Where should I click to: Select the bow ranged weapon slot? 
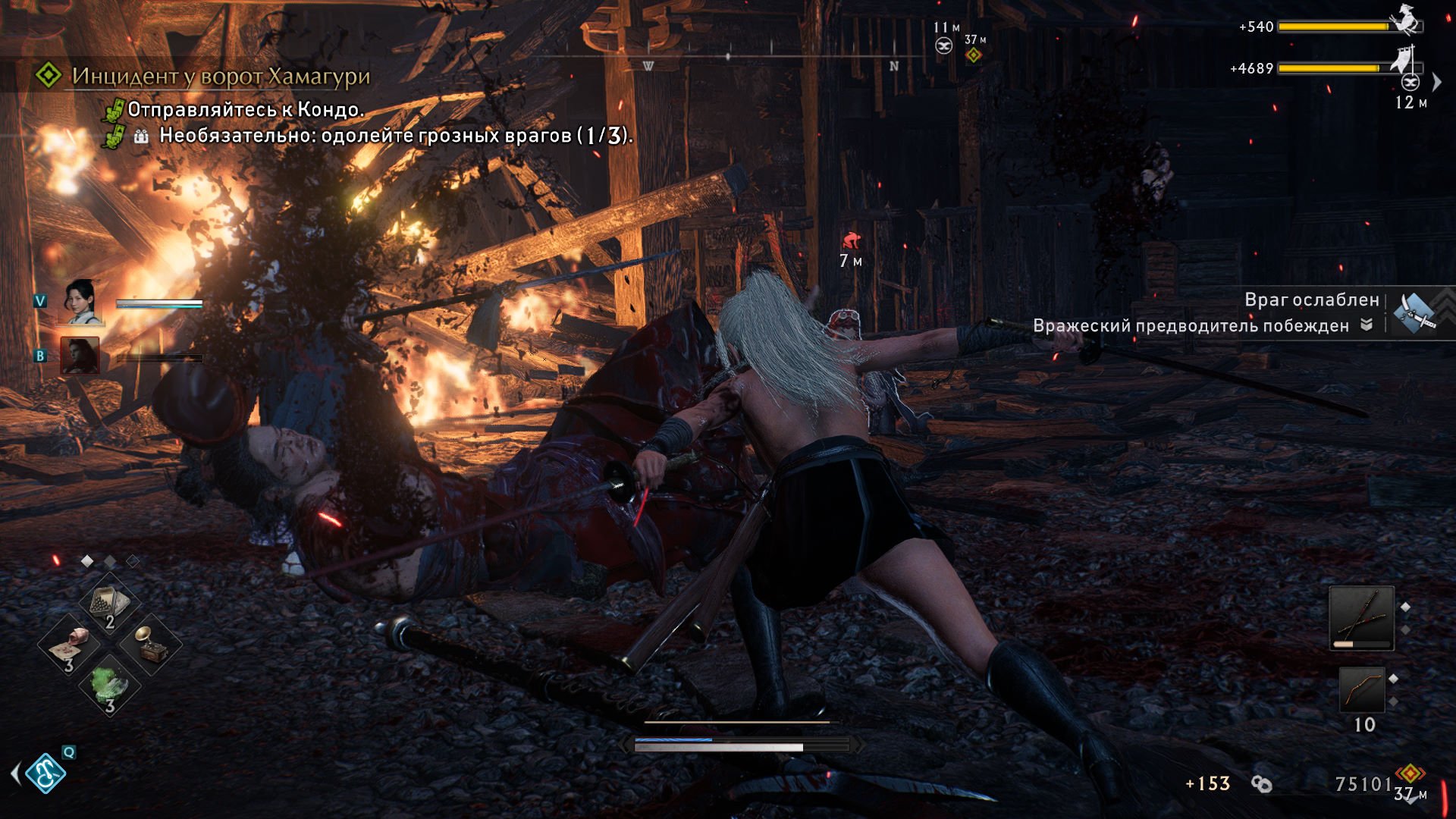pos(1361,689)
